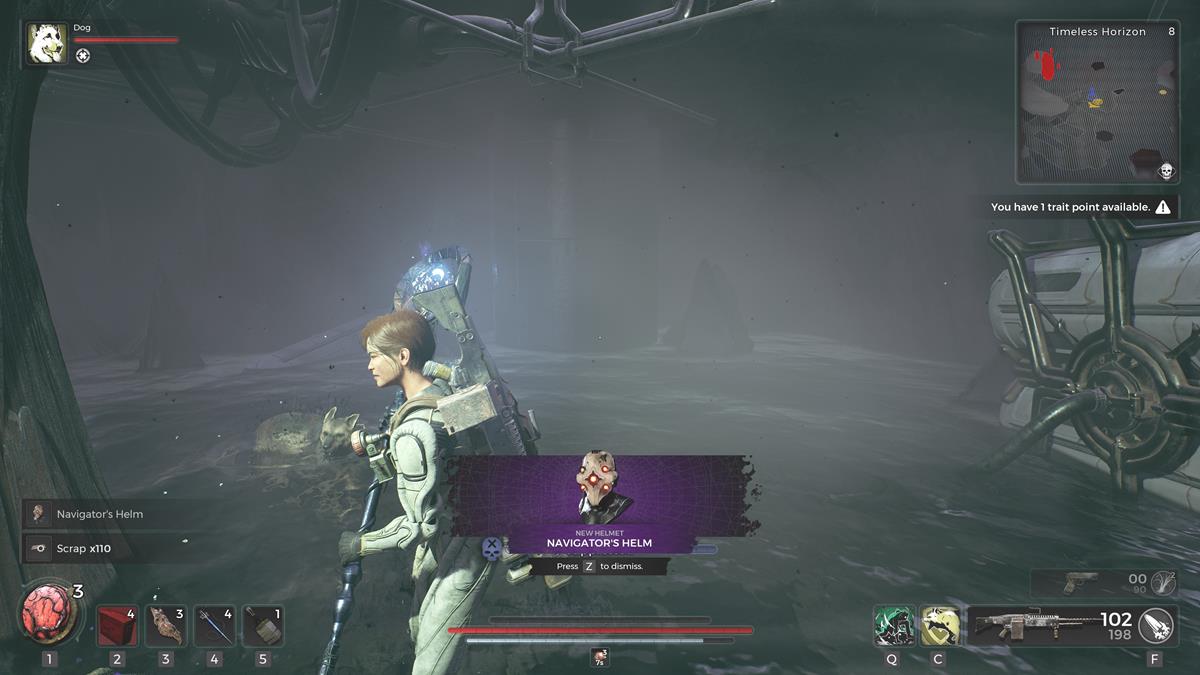Open the trait point available notification
1200x675 pixels.
coord(1080,207)
